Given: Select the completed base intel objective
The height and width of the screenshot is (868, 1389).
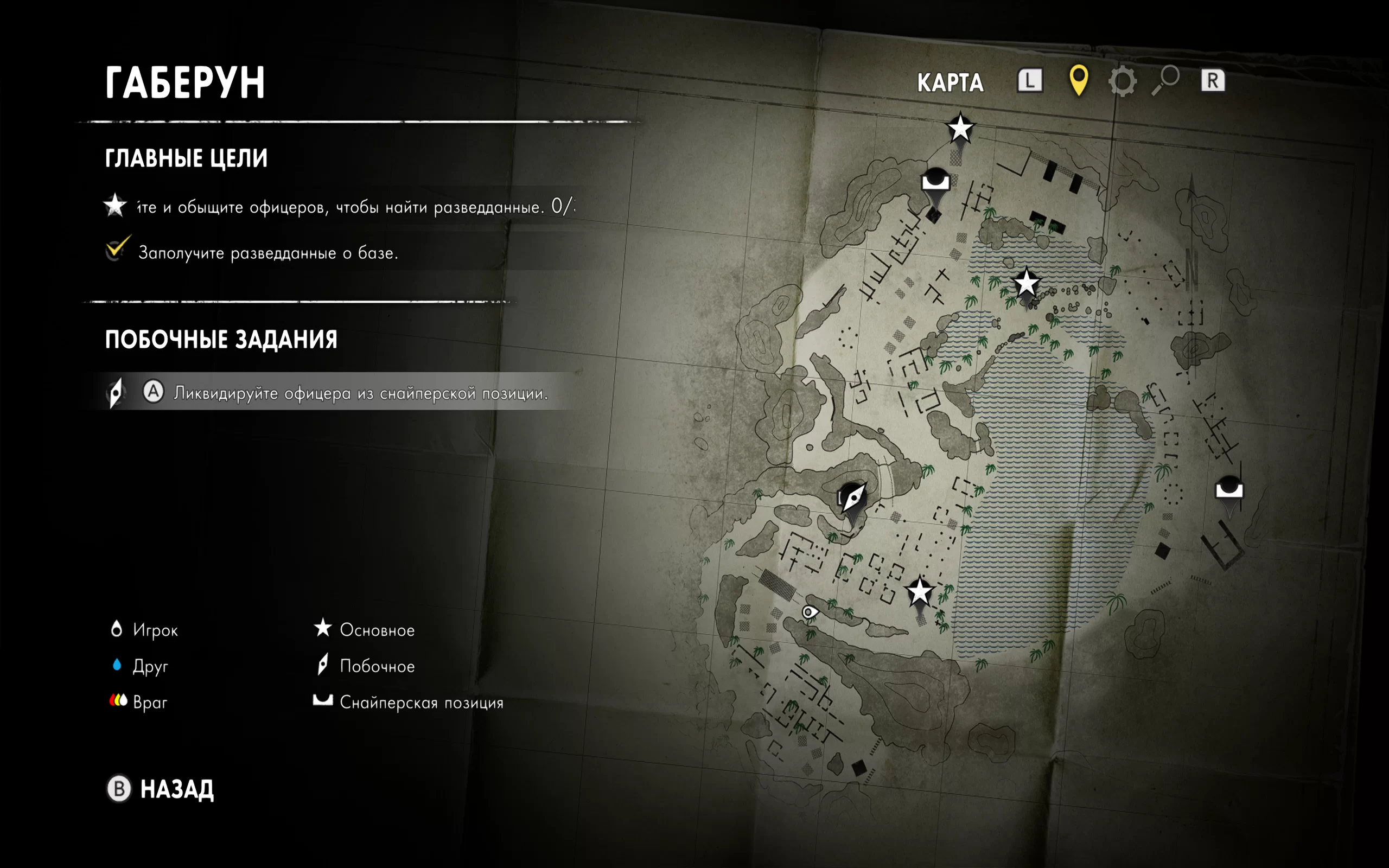Looking at the screenshot, I should (x=268, y=253).
